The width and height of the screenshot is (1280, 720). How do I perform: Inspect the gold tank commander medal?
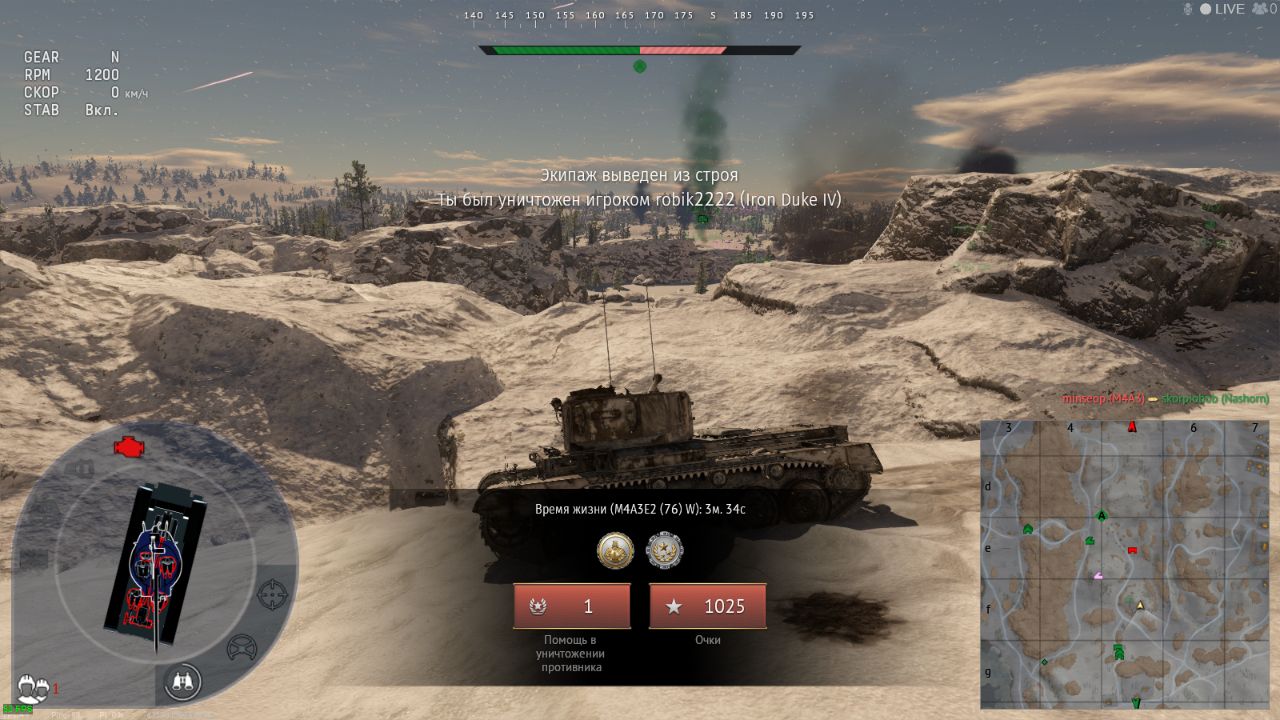pos(615,550)
